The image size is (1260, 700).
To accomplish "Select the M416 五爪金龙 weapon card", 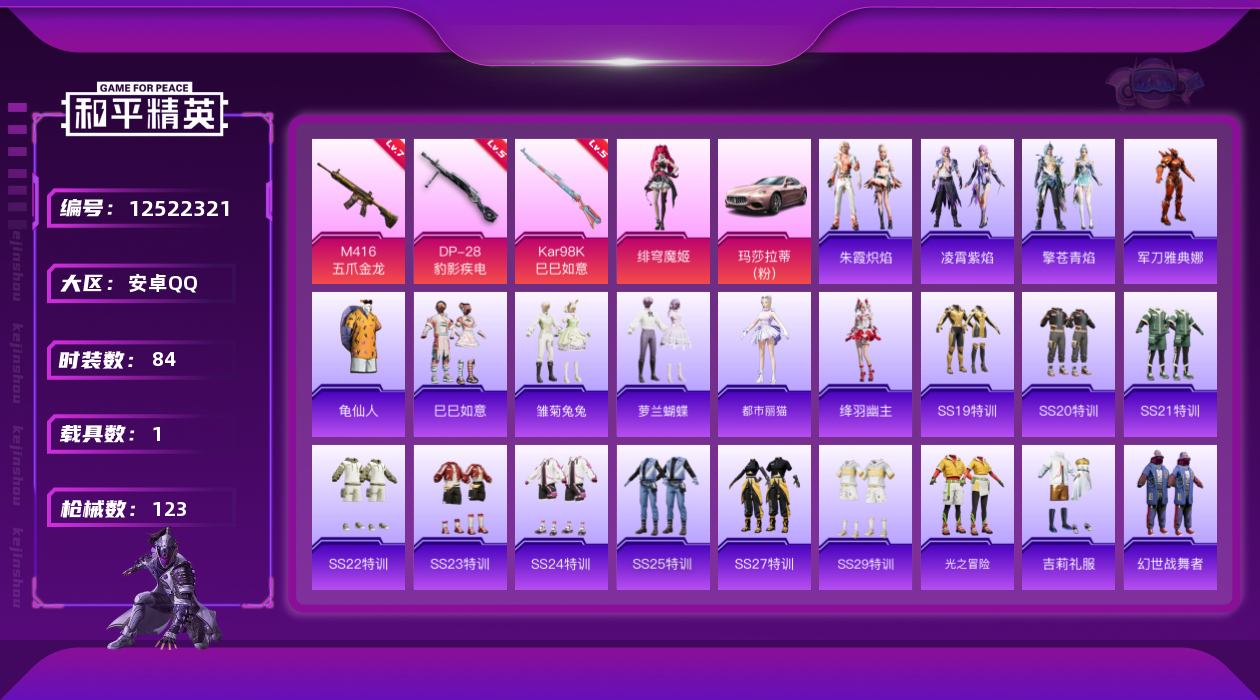I will tap(358, 211).
